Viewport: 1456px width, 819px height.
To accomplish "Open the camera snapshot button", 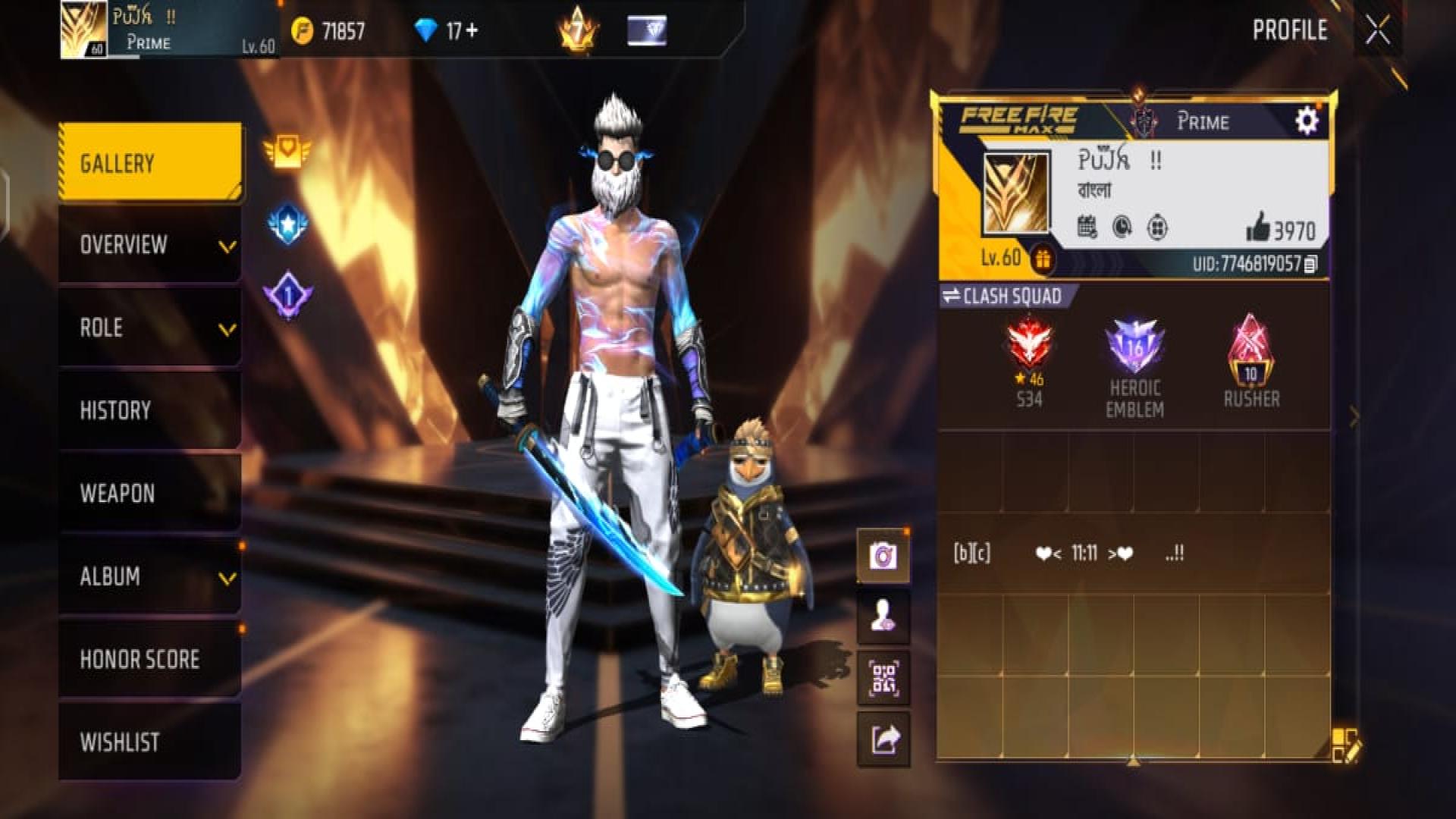I will pos(883,556).
